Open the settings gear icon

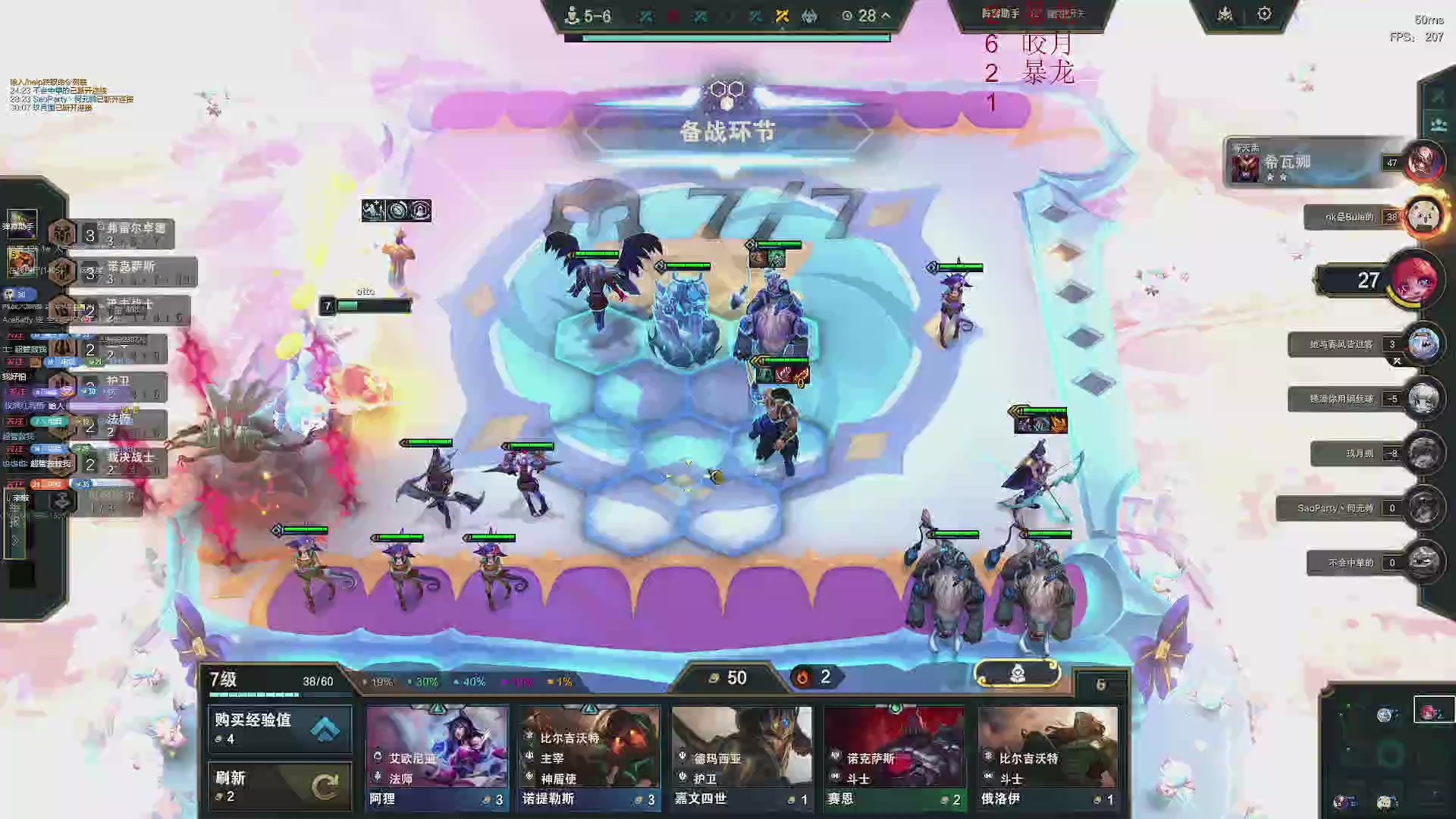(x=1264, y=14)
